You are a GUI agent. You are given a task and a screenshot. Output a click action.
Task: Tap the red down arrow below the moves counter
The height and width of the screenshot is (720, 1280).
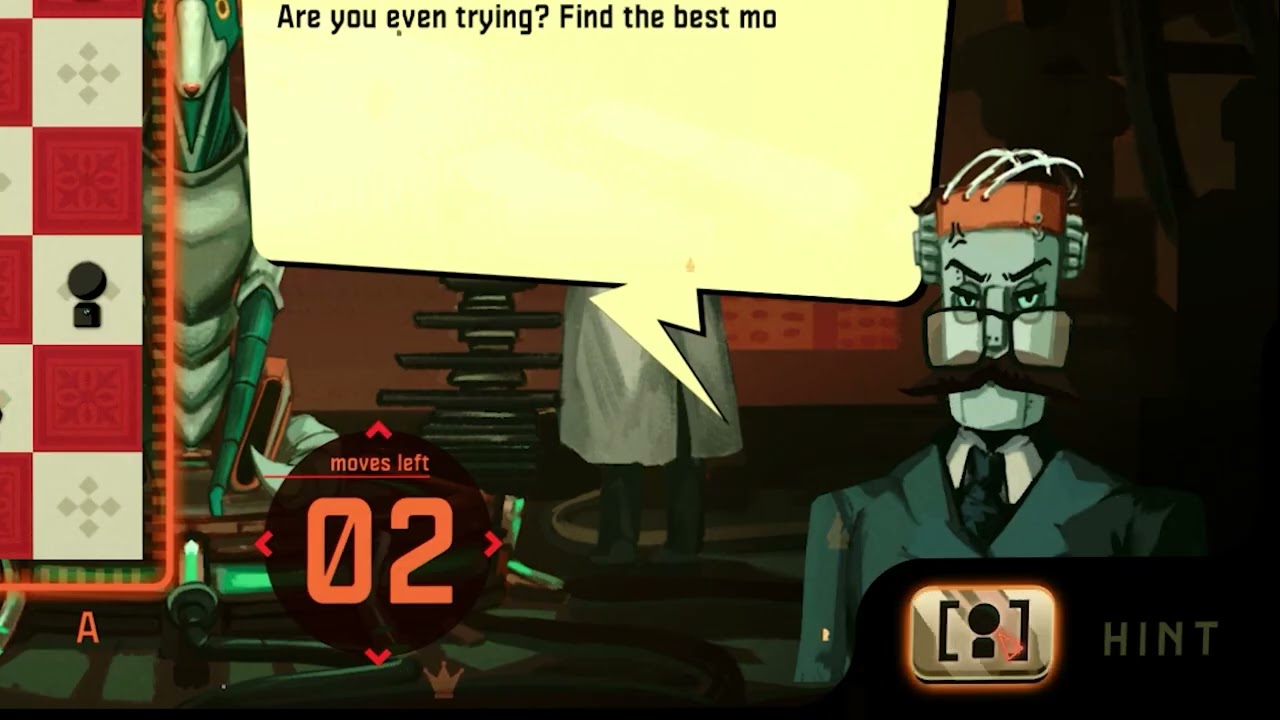(x=375, y=654)
